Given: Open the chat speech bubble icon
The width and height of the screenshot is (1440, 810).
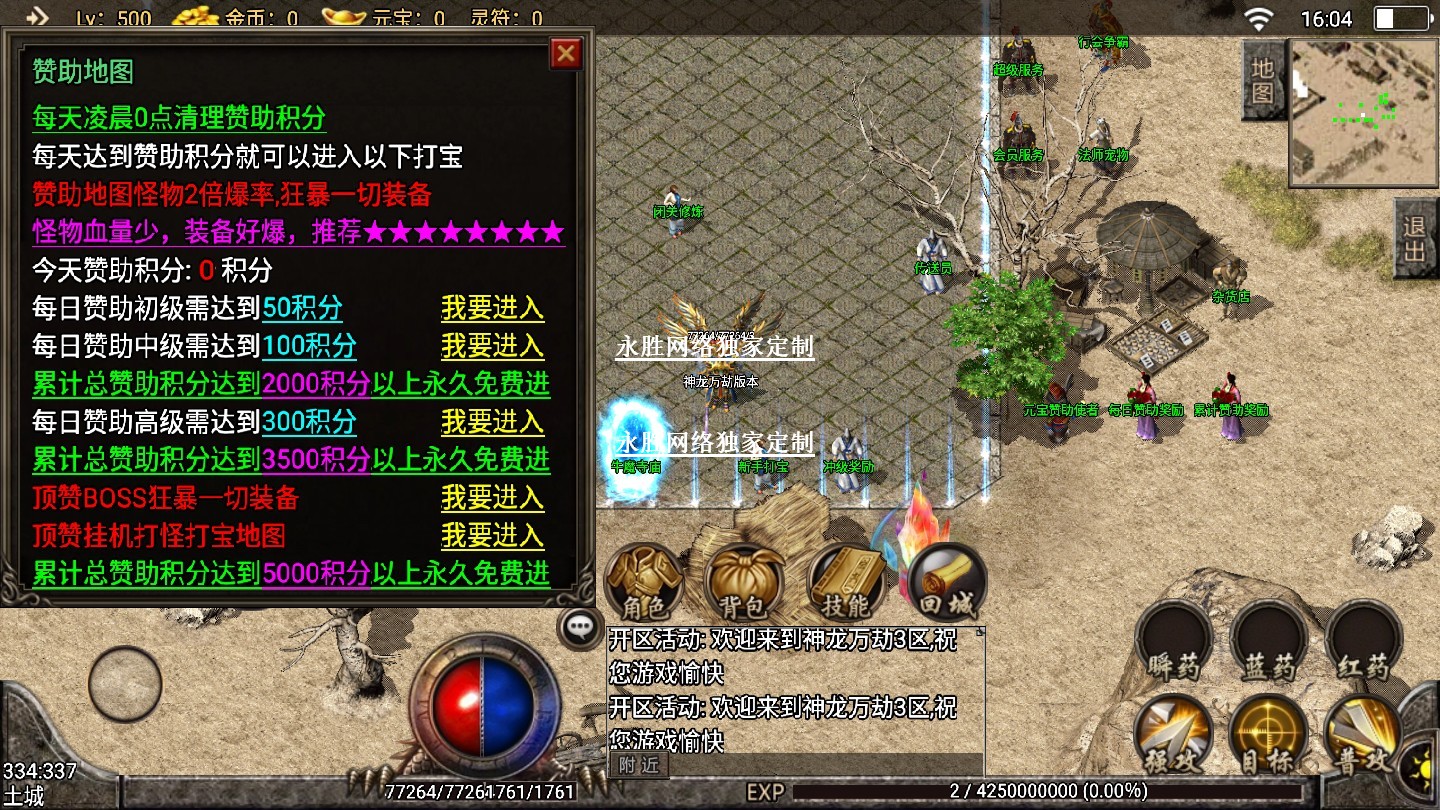Looking at the screenshot, I should coord(580,628).
